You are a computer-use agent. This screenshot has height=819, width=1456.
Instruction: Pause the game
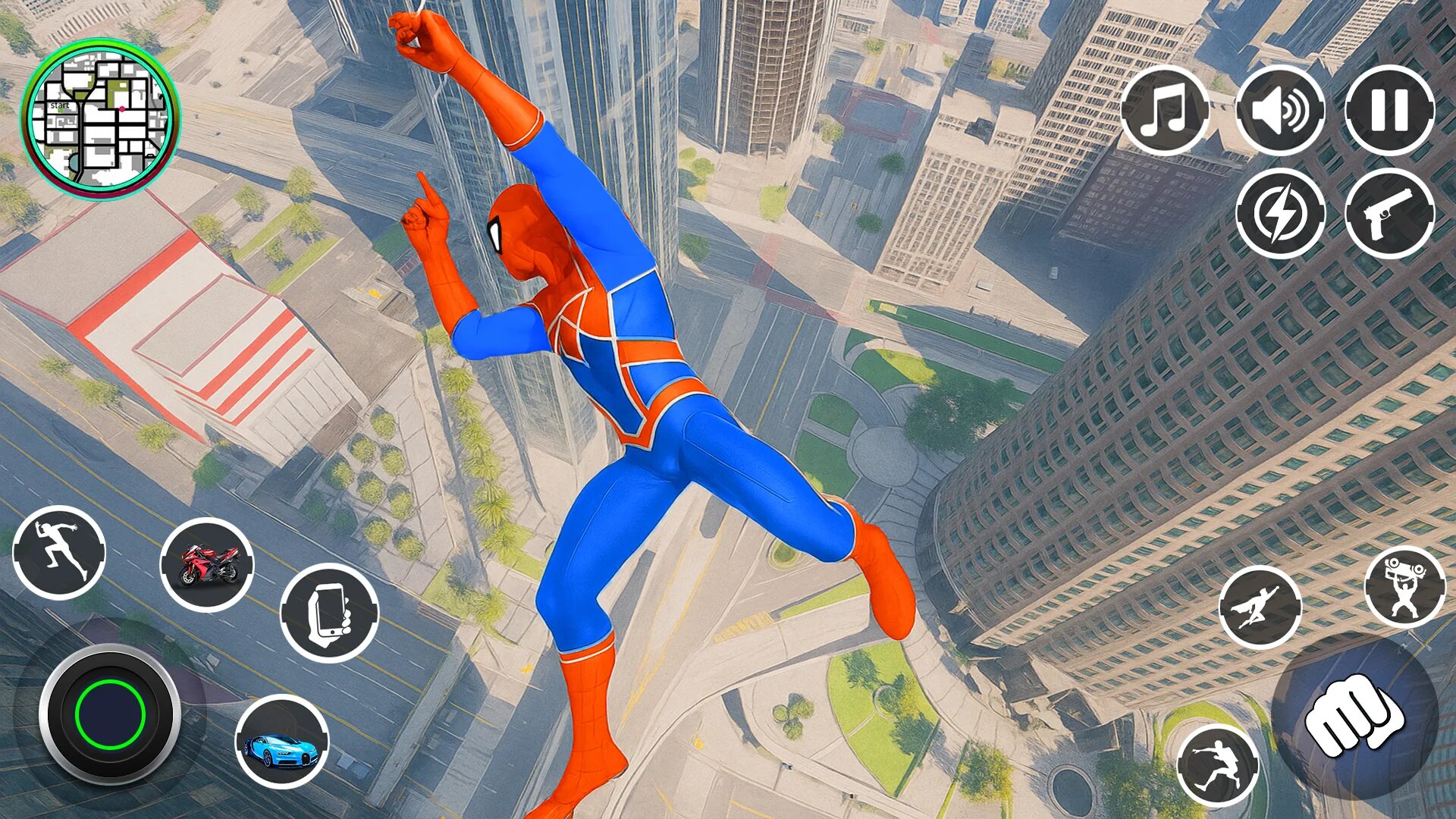(x=1389, y=111)
